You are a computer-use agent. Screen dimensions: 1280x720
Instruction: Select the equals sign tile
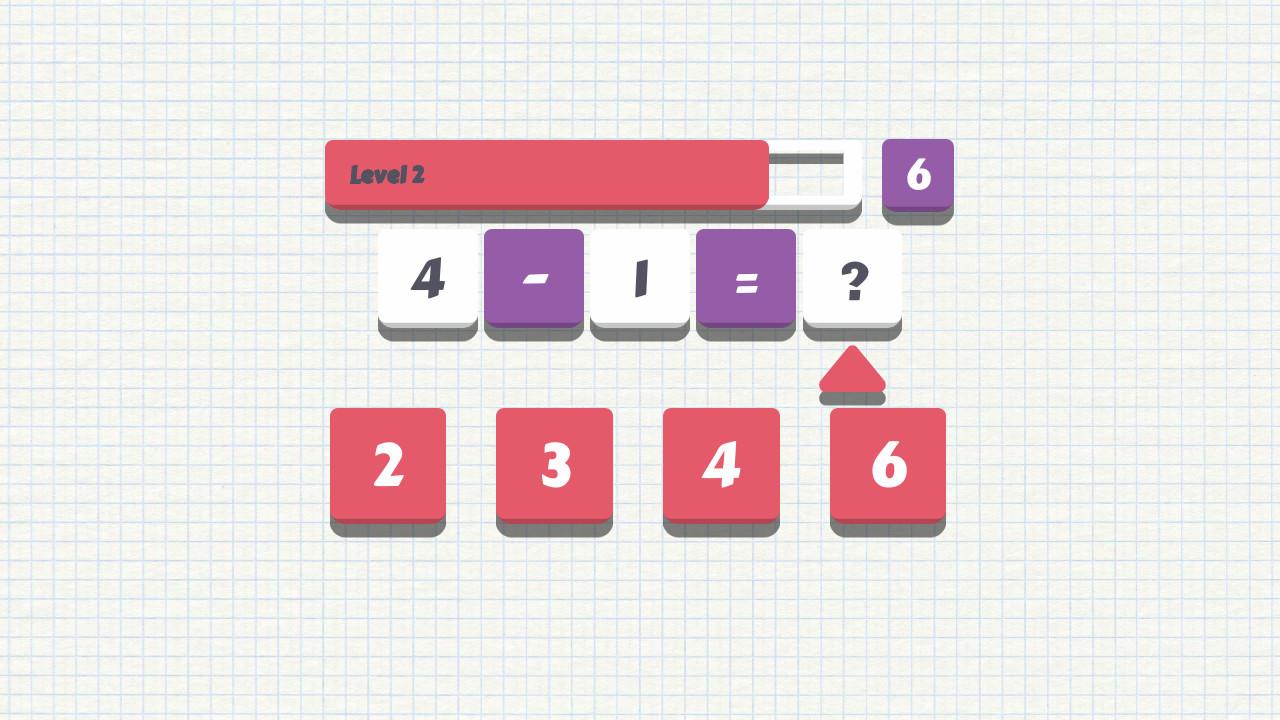(x=746, y=277)
